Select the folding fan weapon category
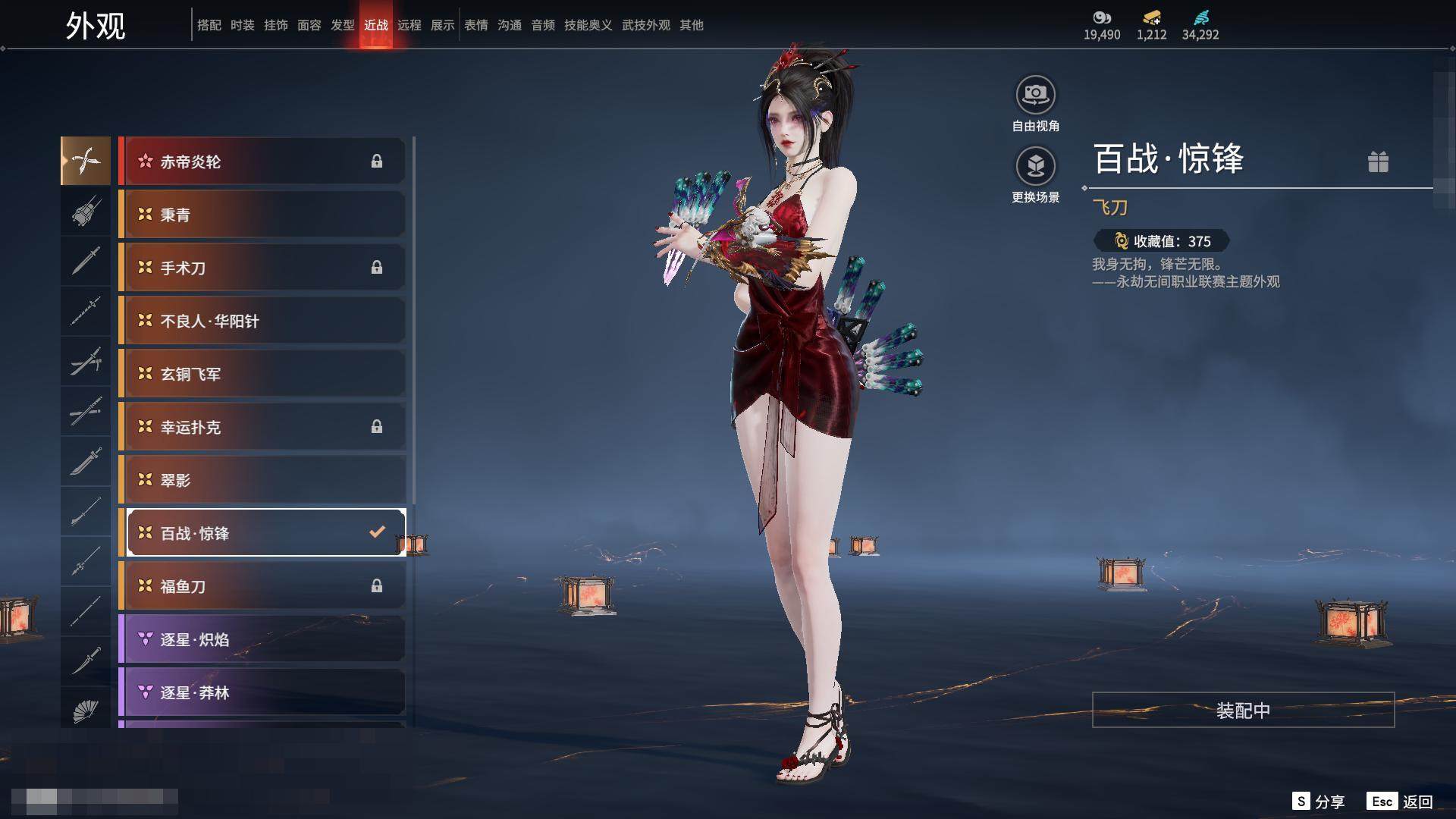 [86, 711]
